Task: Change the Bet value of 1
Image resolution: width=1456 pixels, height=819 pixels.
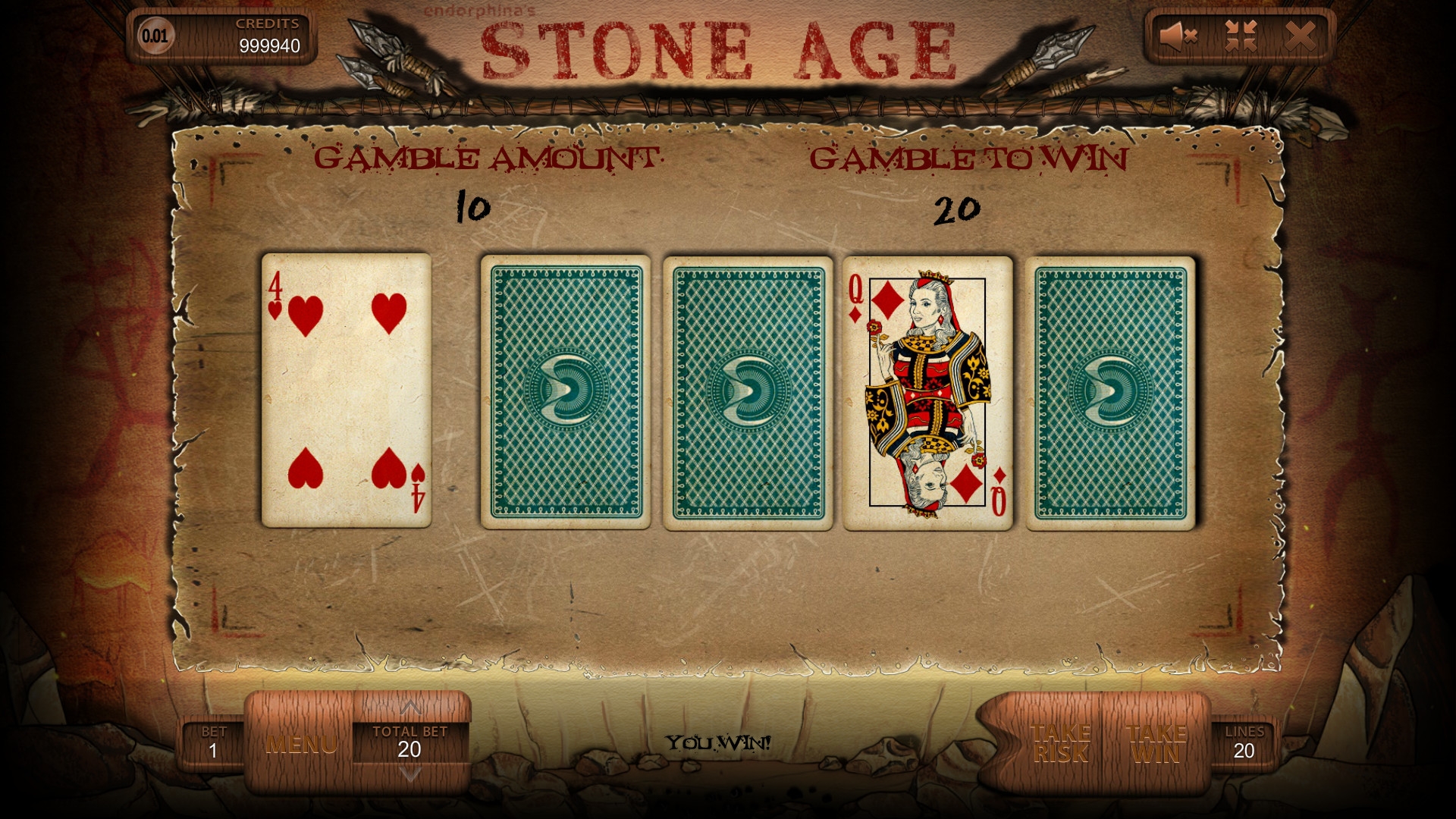Action: [x=213, y=743]
